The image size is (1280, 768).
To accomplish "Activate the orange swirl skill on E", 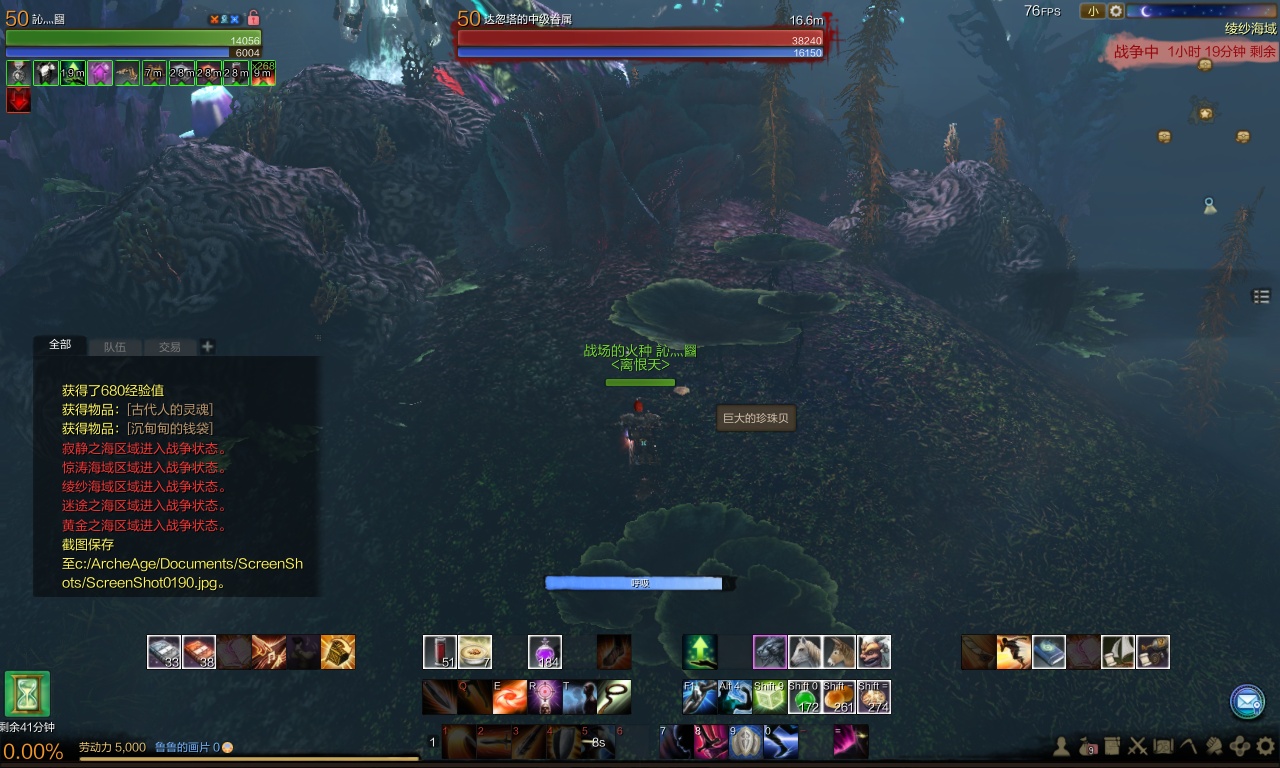I will click(x=509, y=697).
